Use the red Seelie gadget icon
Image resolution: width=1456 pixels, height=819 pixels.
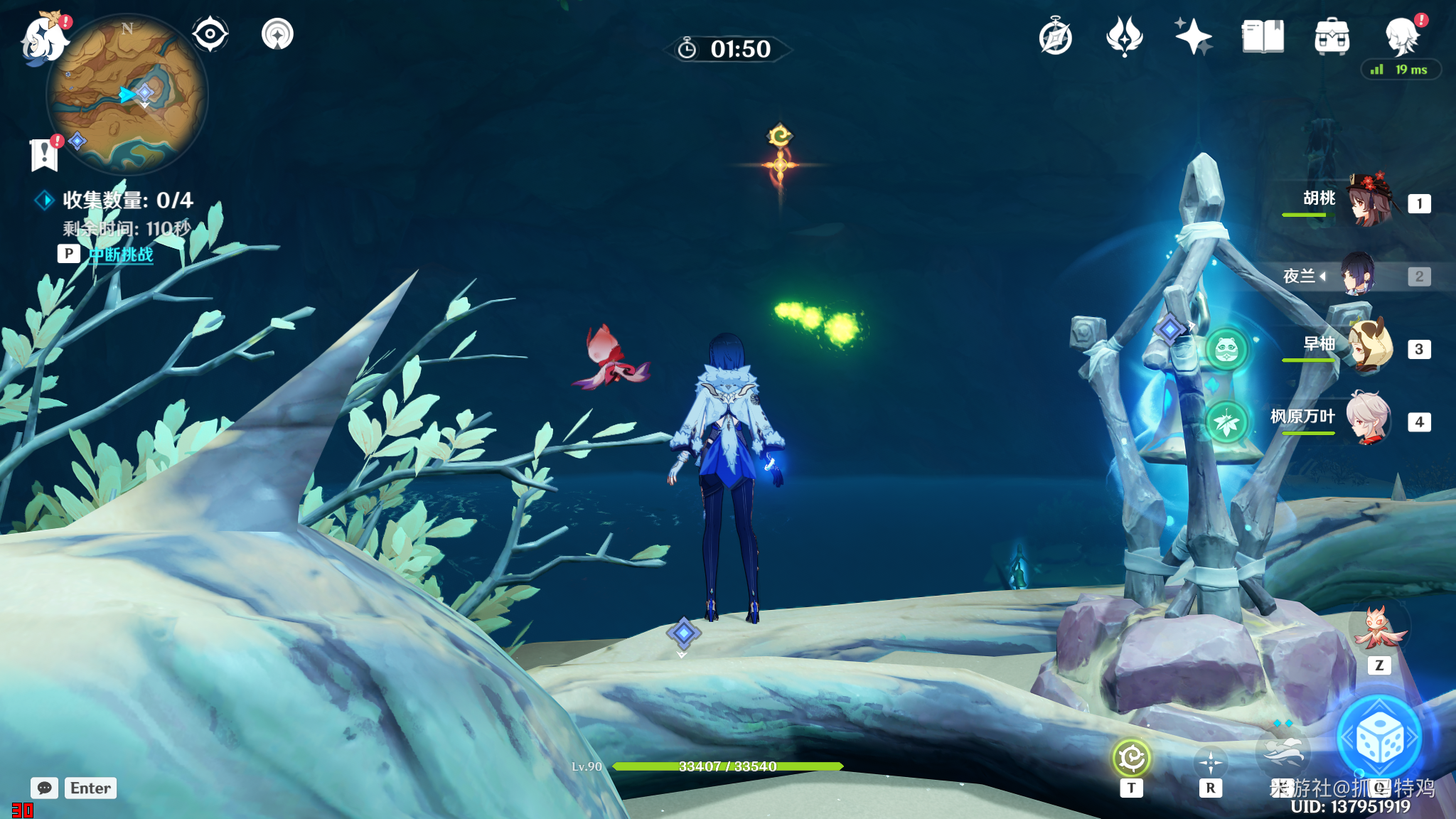(x=1378, y=629)
